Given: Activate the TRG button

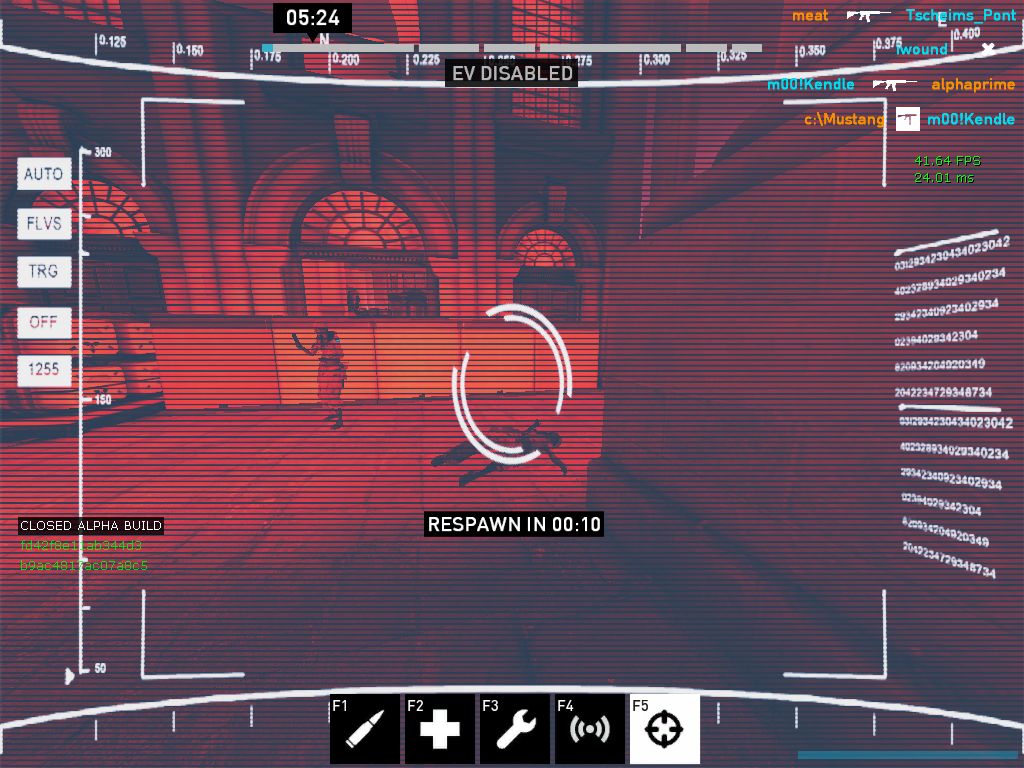Looking at the screenshot, I should tap(44, 272).
